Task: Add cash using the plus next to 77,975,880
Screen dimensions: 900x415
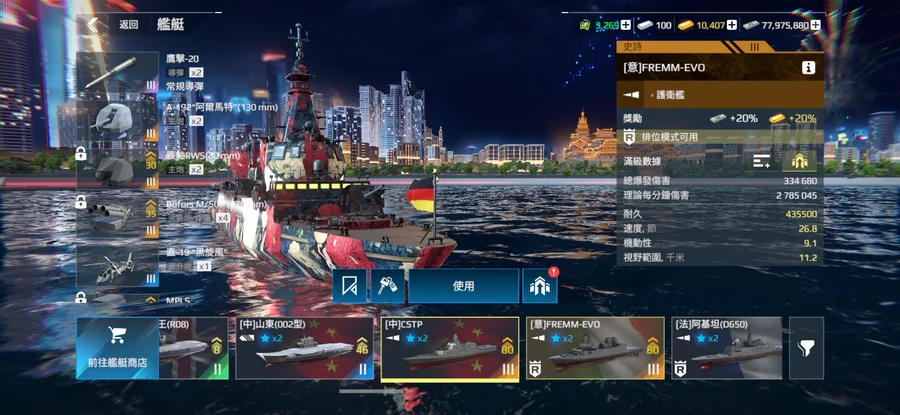Action: tap(817, 25)
